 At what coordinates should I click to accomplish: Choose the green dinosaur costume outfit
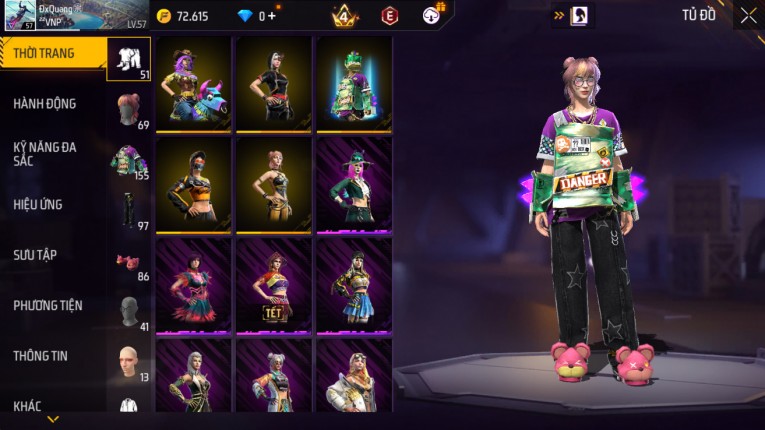pyautogui.click(x=354, y=84)
